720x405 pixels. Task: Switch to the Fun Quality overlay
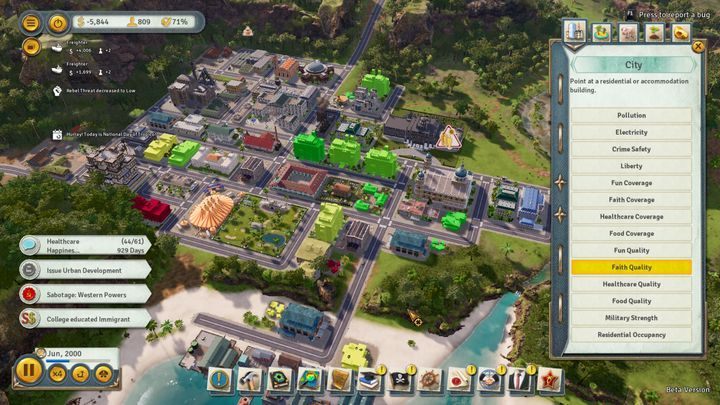[x=631, y=250]
